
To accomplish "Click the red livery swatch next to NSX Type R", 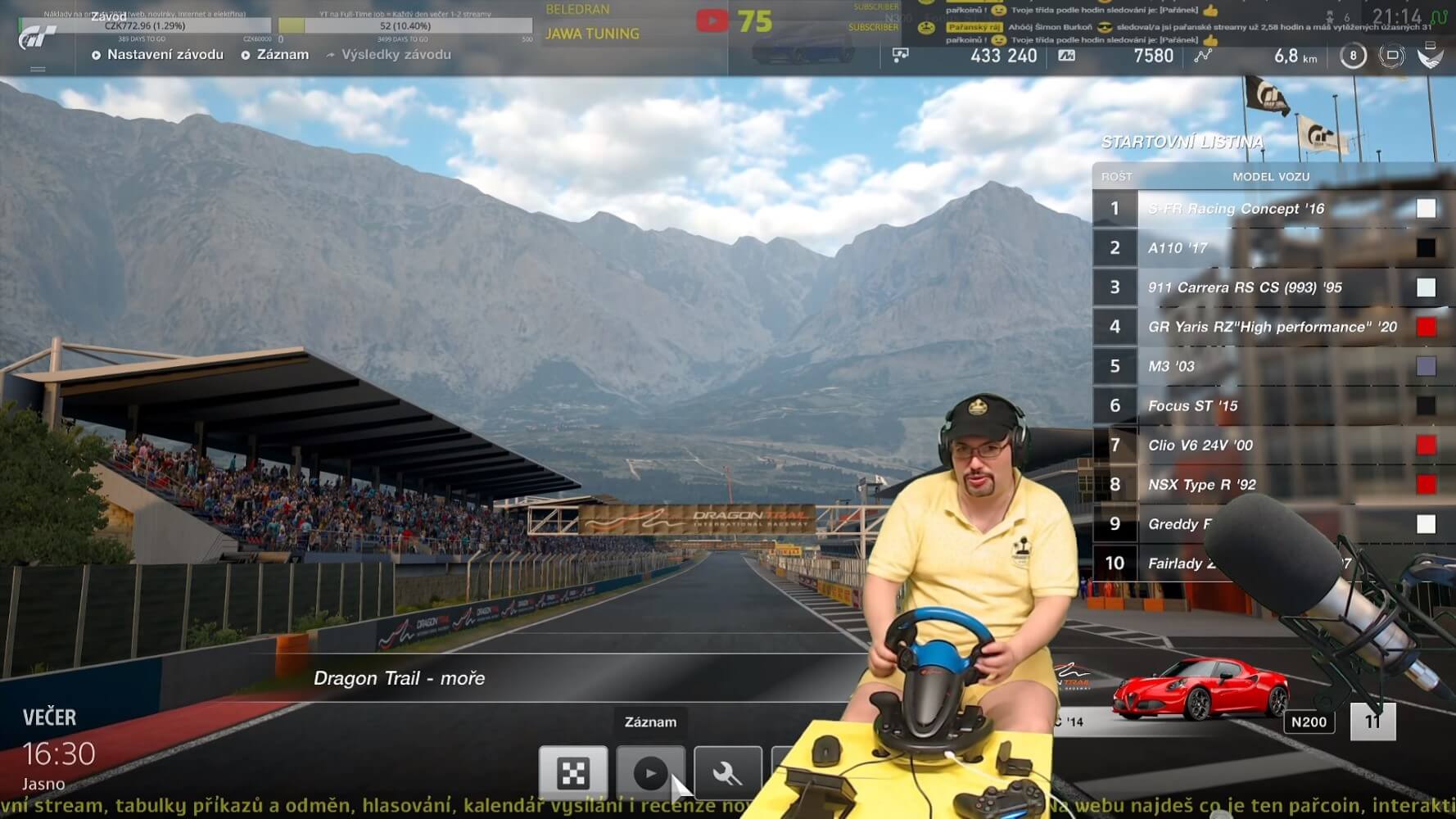I will tap(1427, 484).
